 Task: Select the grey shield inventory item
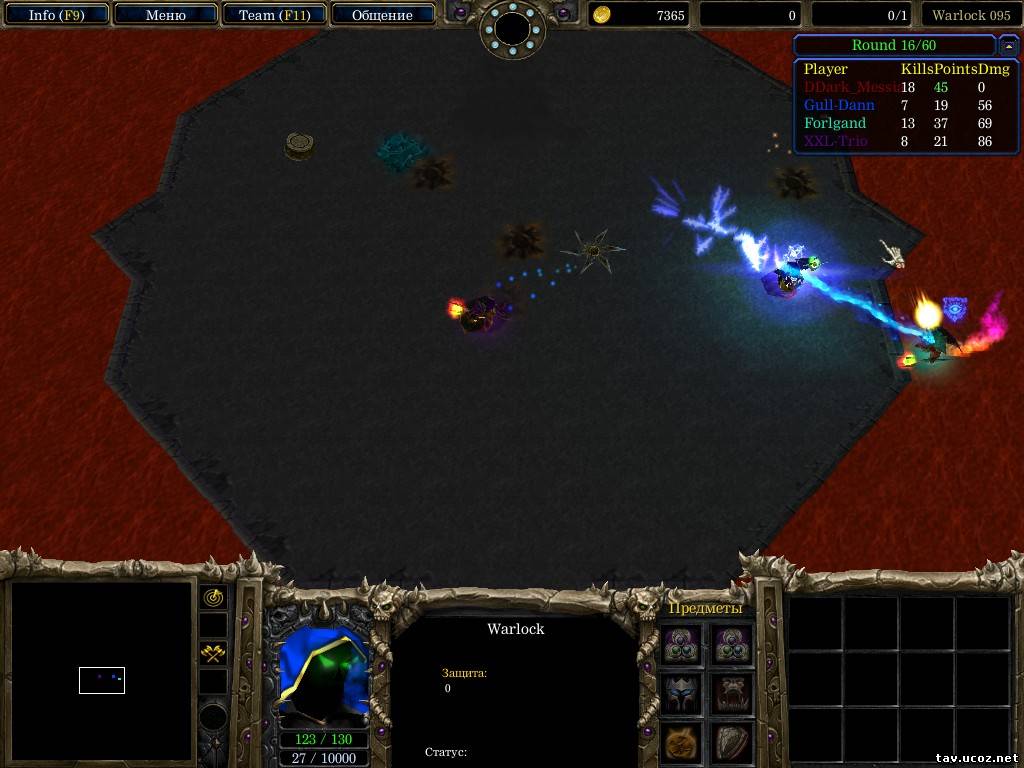(731, 743)
